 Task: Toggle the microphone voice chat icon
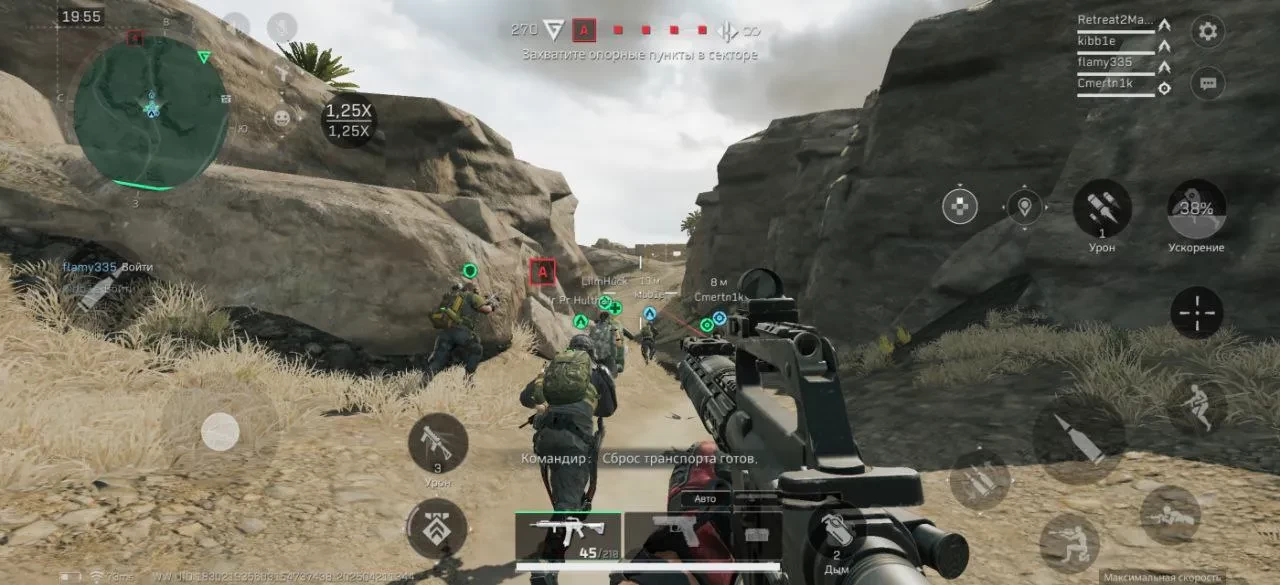click(282, 26)
